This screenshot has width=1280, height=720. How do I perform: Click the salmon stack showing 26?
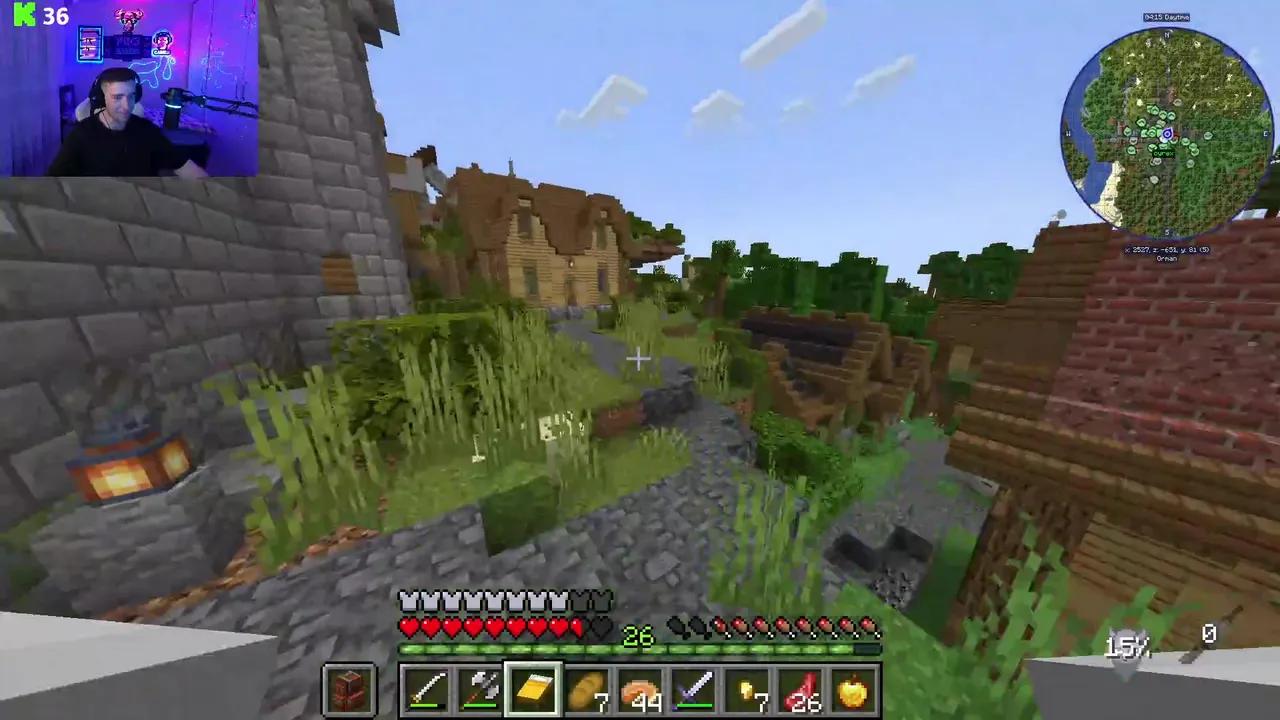tap(800, 688)
